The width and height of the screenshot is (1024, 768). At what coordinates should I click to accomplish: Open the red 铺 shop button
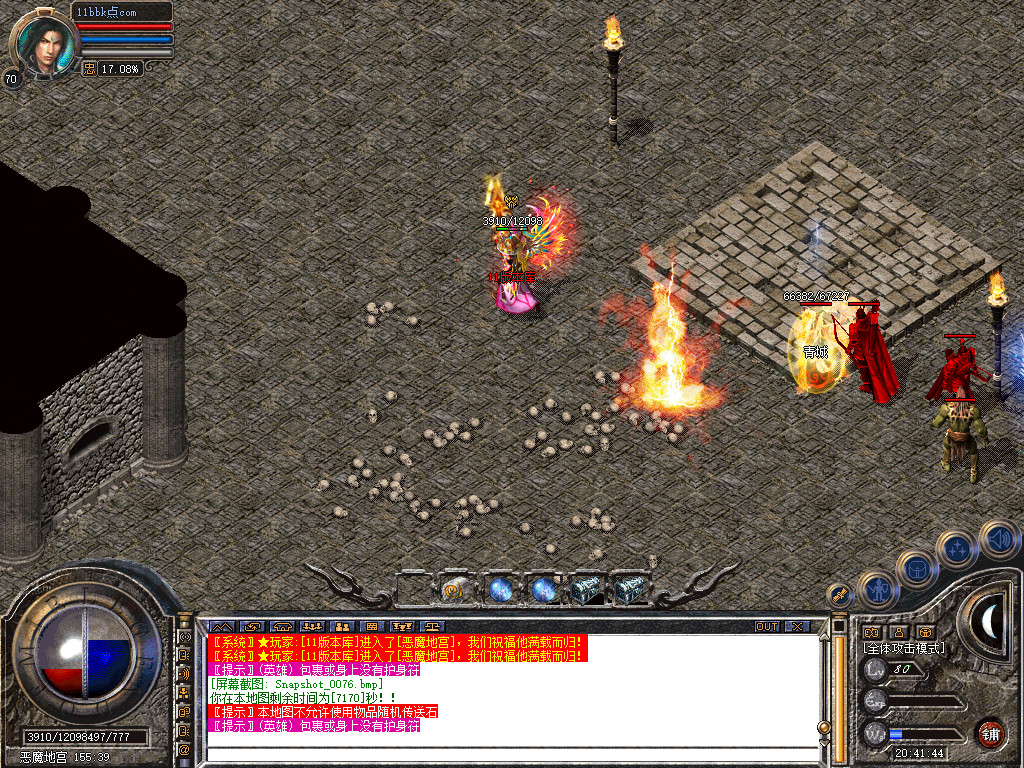990,733
